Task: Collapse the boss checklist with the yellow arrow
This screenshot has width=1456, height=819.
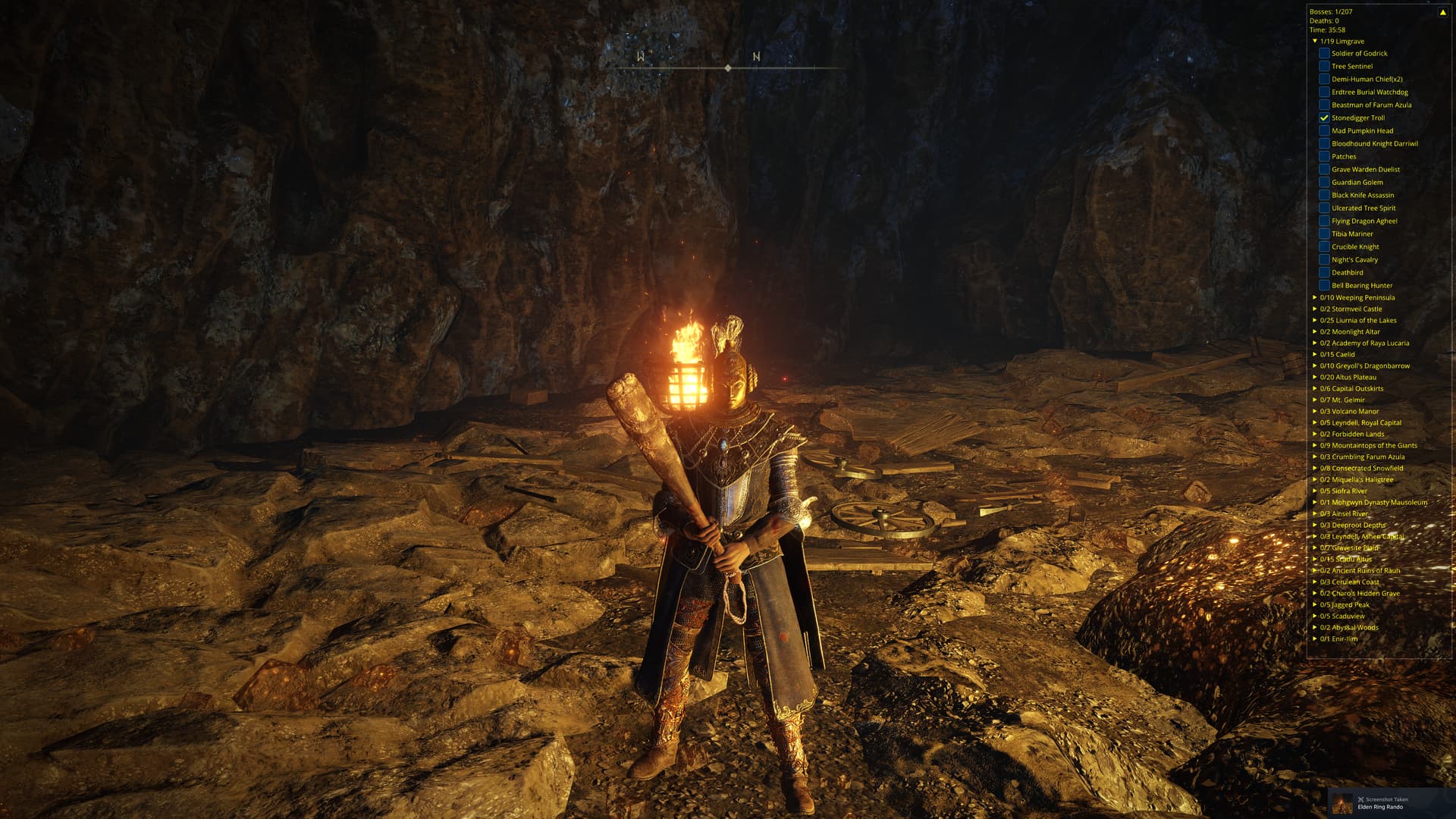Action: click(x=1442, y=12)
